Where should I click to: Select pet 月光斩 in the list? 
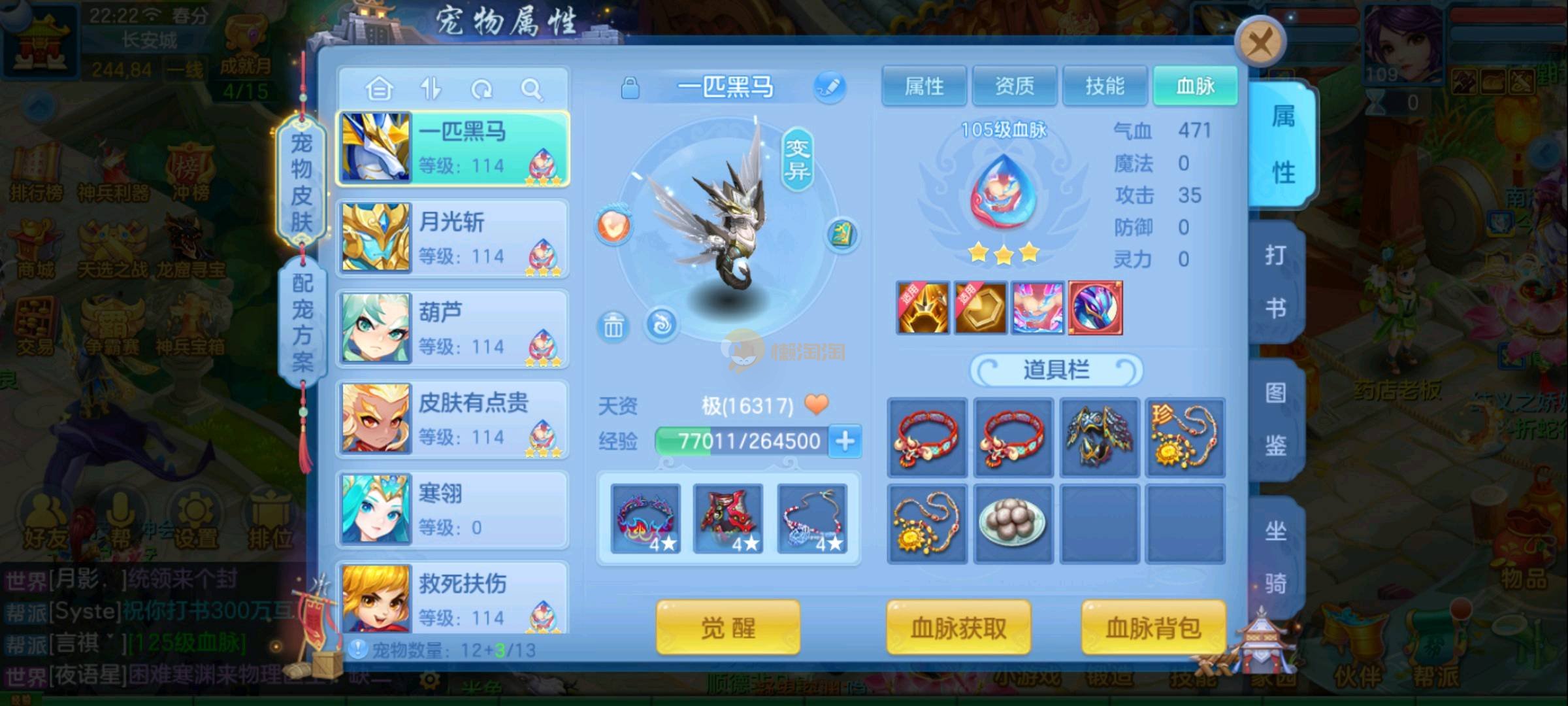point(452,239)
